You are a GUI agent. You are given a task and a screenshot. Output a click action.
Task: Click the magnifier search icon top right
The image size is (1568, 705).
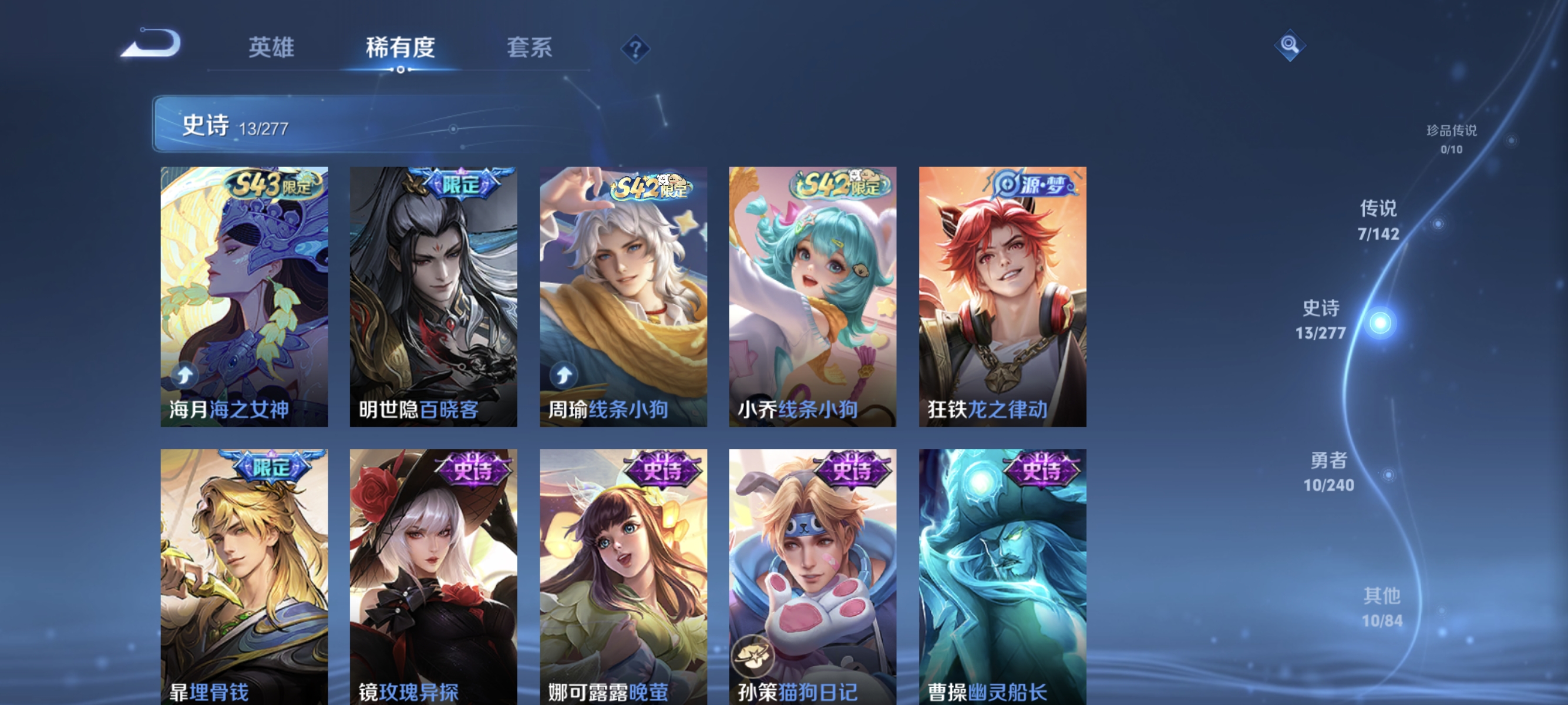click(x=1290, y=45)
